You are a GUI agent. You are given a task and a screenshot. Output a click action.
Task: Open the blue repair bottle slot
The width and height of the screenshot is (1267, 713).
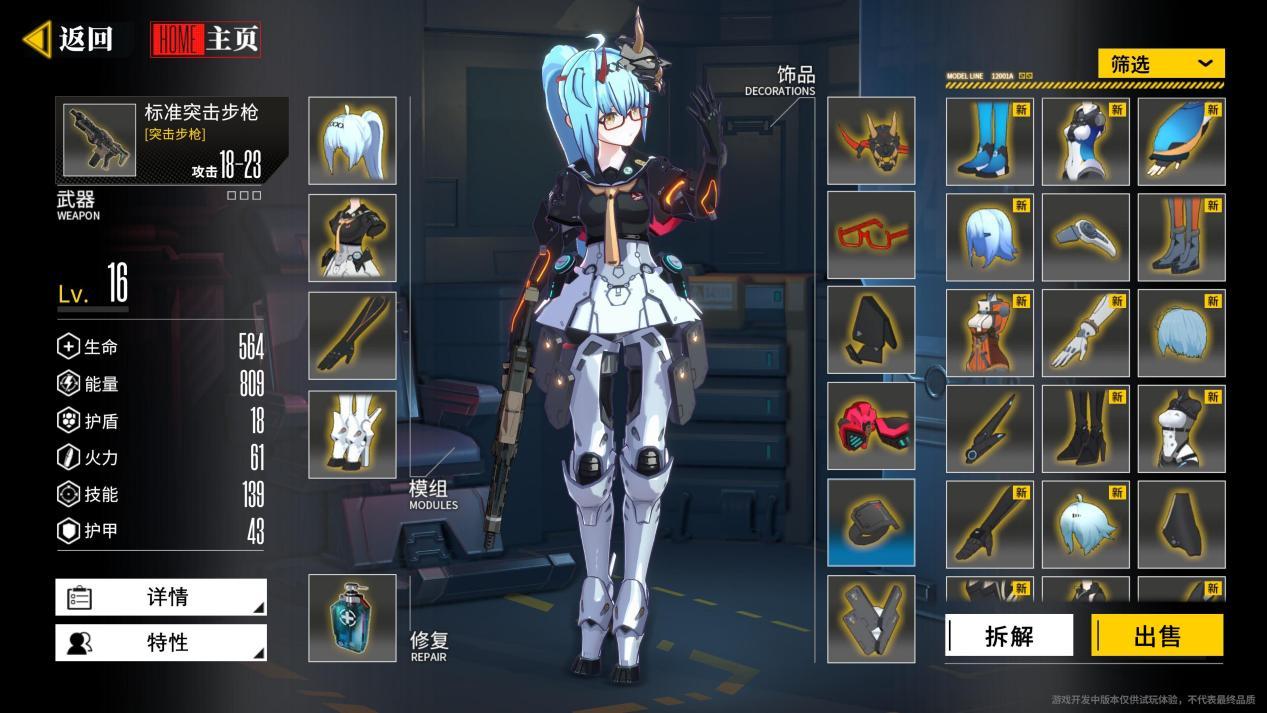tap(352, 618)
